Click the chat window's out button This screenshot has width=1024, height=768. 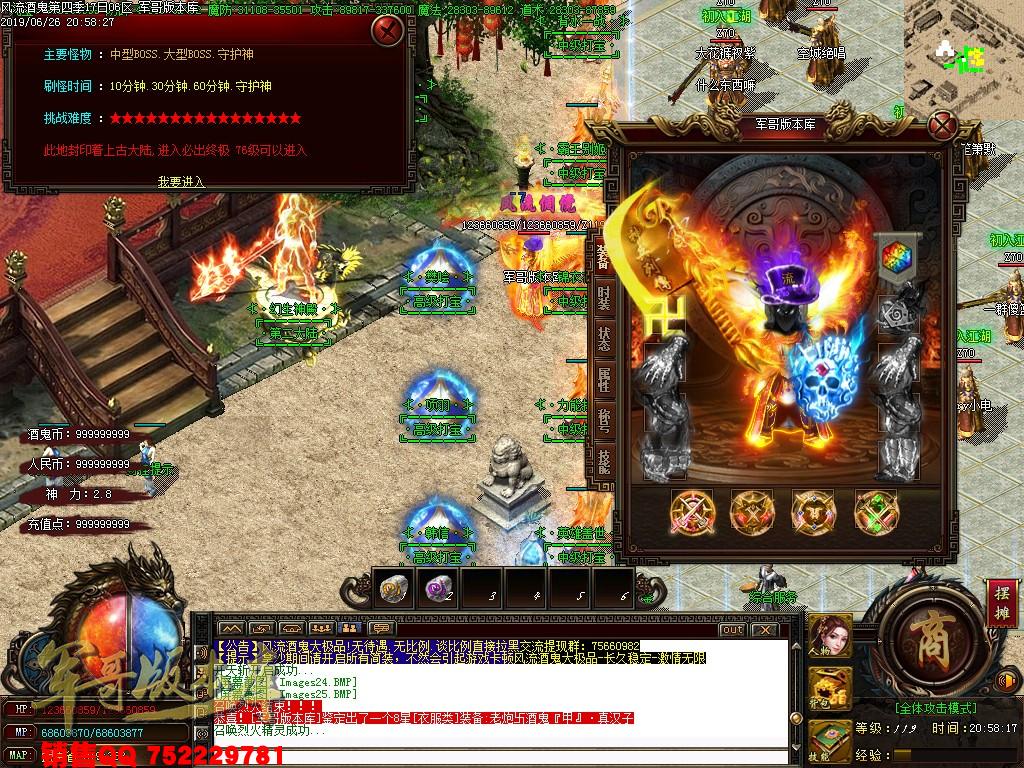tap(732, 629)
